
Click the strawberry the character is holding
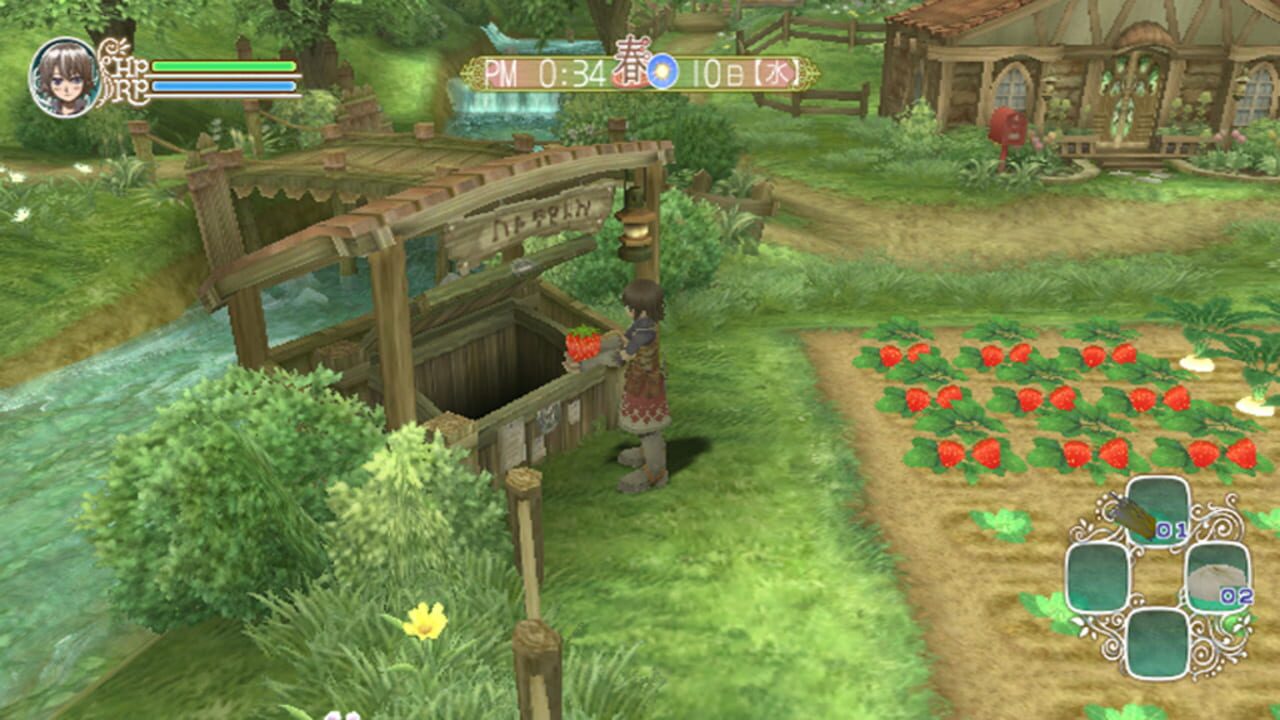tap(581, 342)
